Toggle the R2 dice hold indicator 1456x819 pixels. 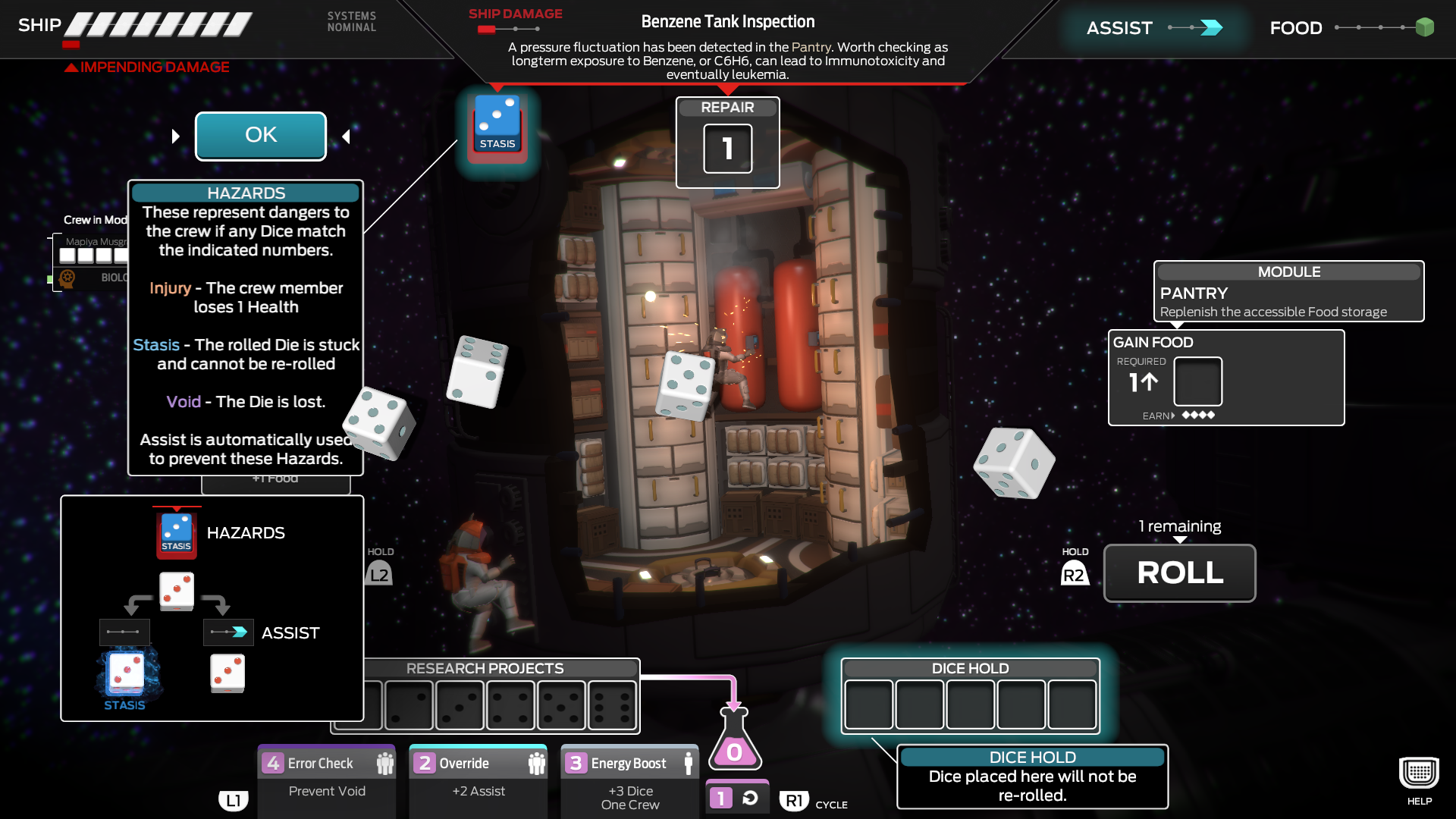[1074, 573]
